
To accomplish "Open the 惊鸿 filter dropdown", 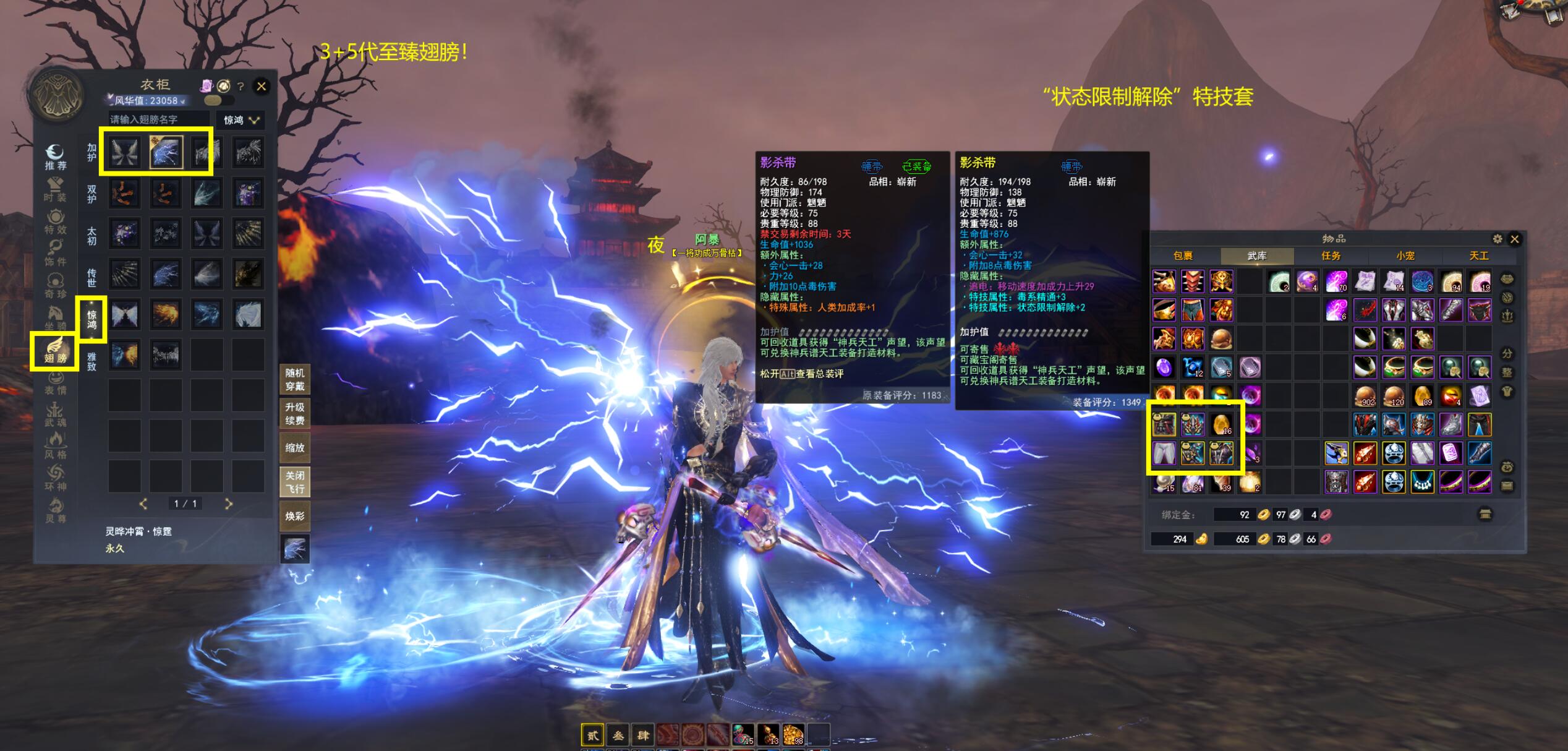I will (241, 120).
